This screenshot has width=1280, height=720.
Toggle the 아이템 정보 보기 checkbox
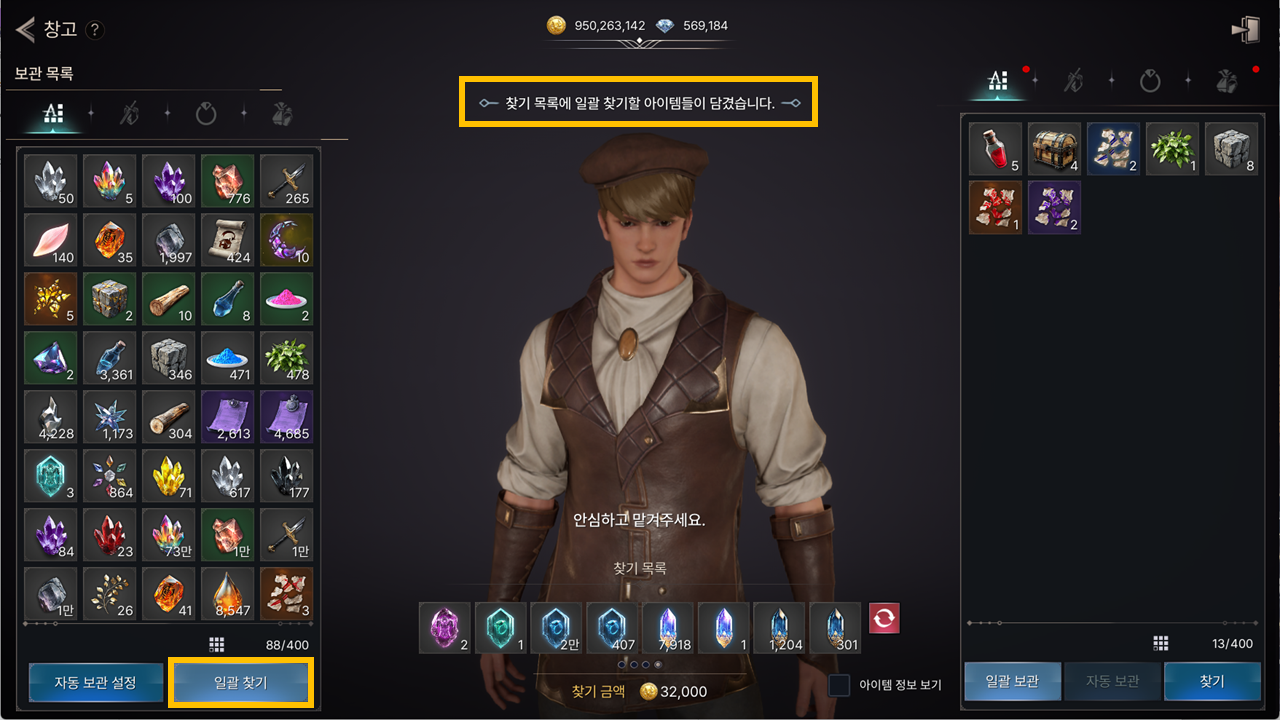pyautogui.click(x=840, y=685)
